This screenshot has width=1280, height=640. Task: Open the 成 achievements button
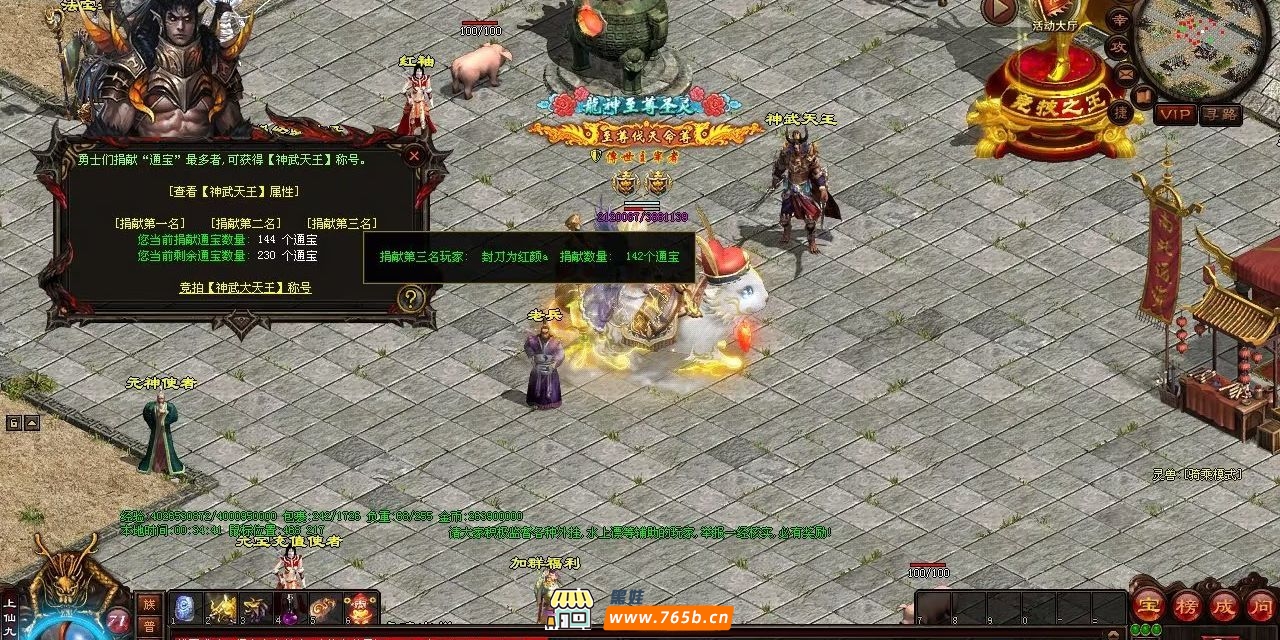tap(1224, 605)
